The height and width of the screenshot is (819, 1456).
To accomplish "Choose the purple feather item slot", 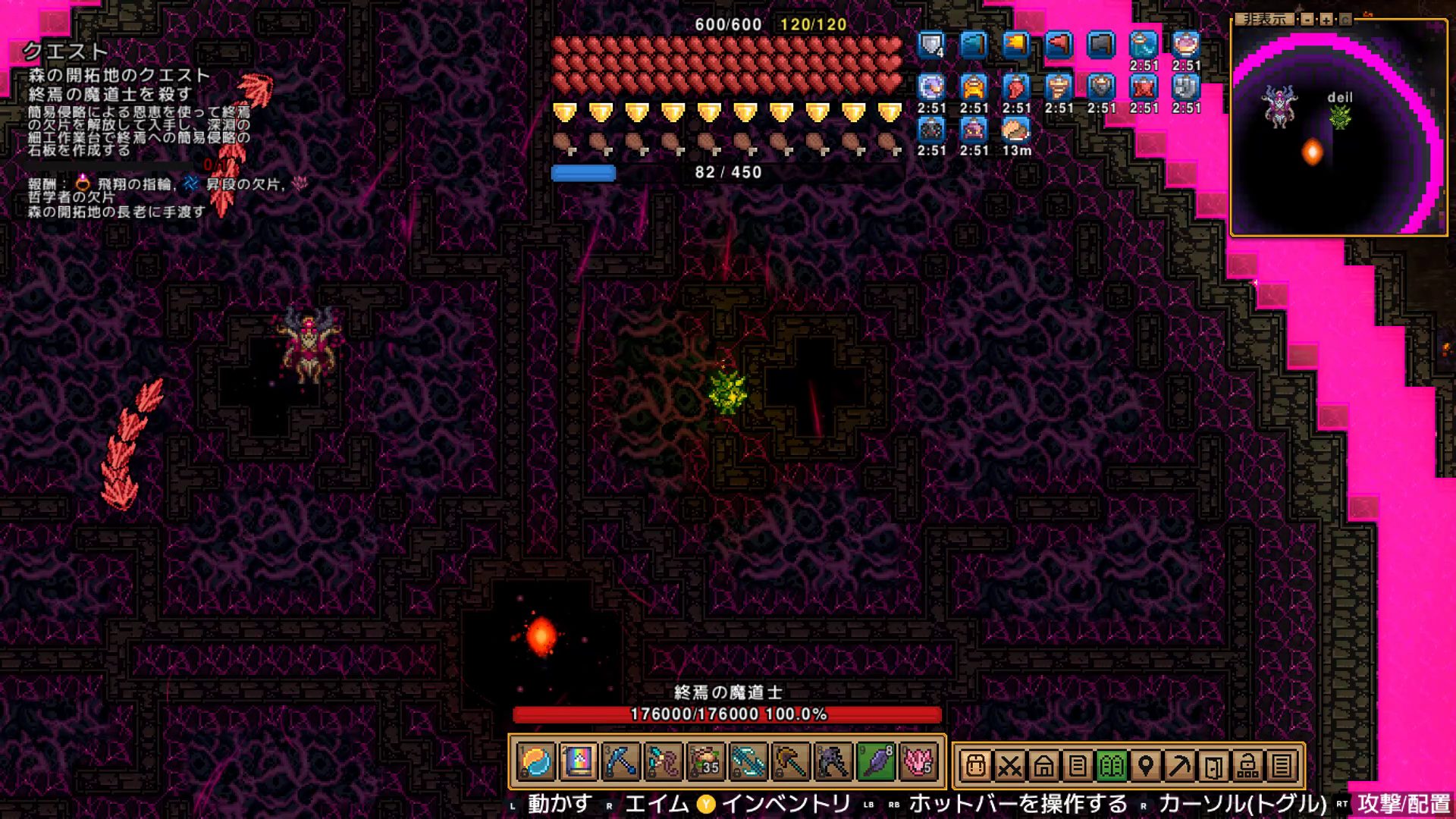I will pos(876,762).
